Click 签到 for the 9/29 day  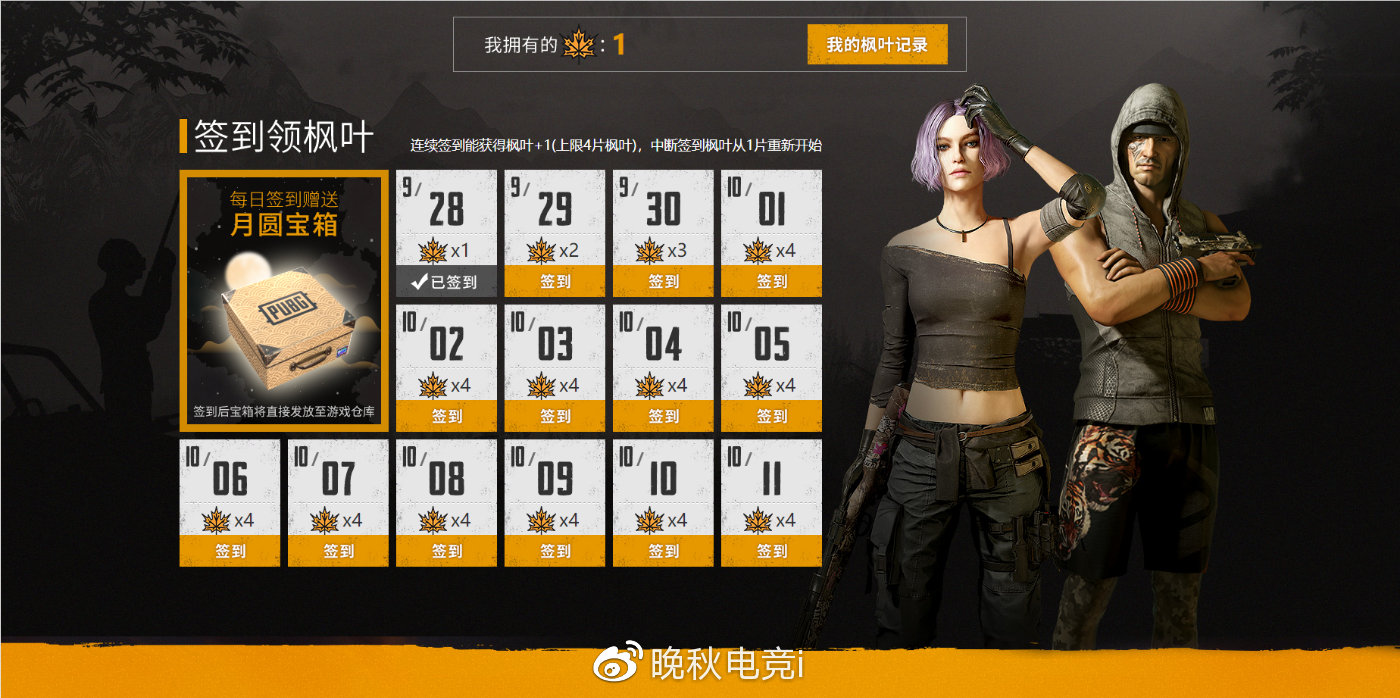coord(555,282)
